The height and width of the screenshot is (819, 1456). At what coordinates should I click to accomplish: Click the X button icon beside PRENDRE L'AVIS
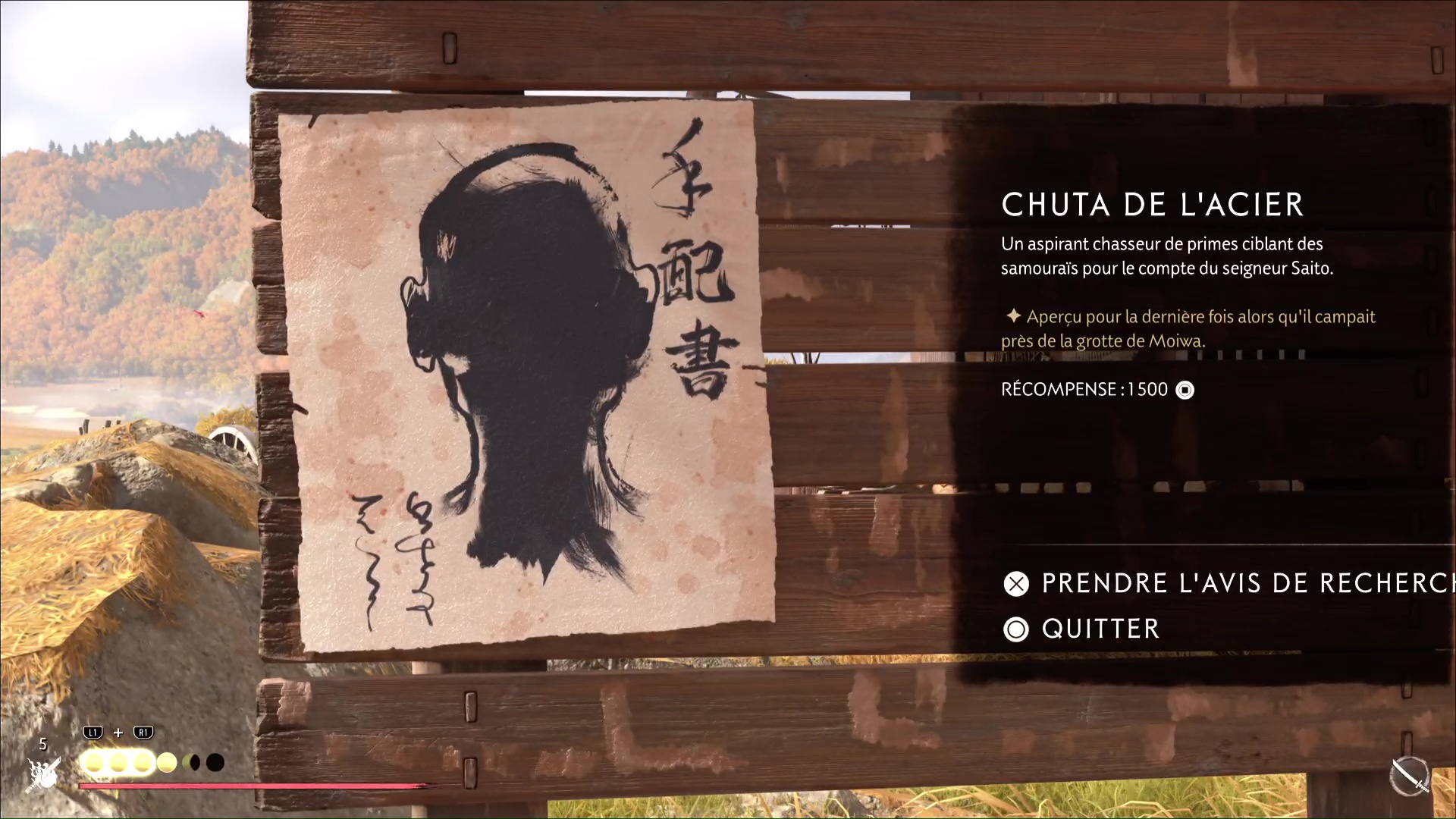1016,584
